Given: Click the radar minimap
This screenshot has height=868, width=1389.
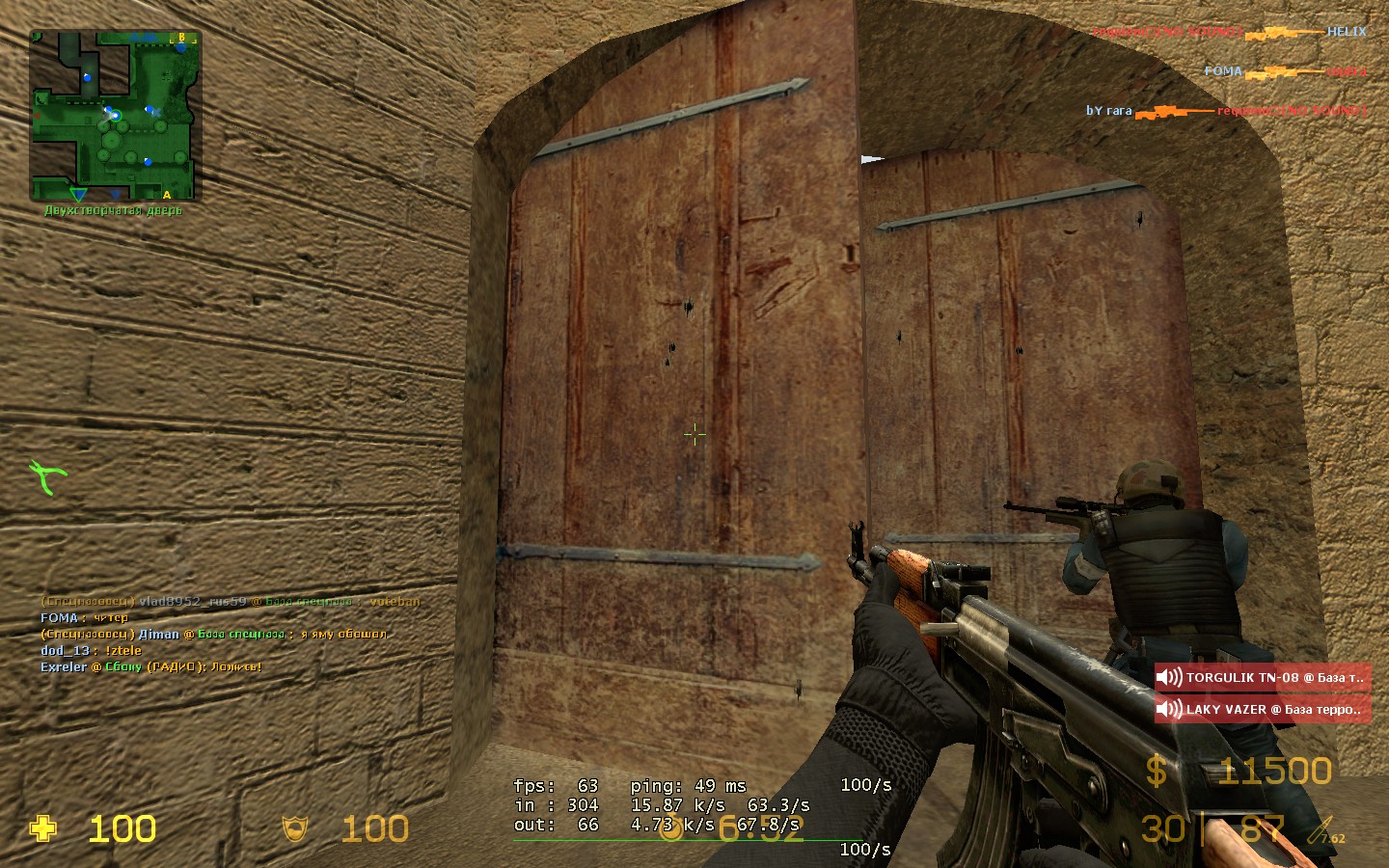Looking at the screenshot, I should click(x=115, y=115).
